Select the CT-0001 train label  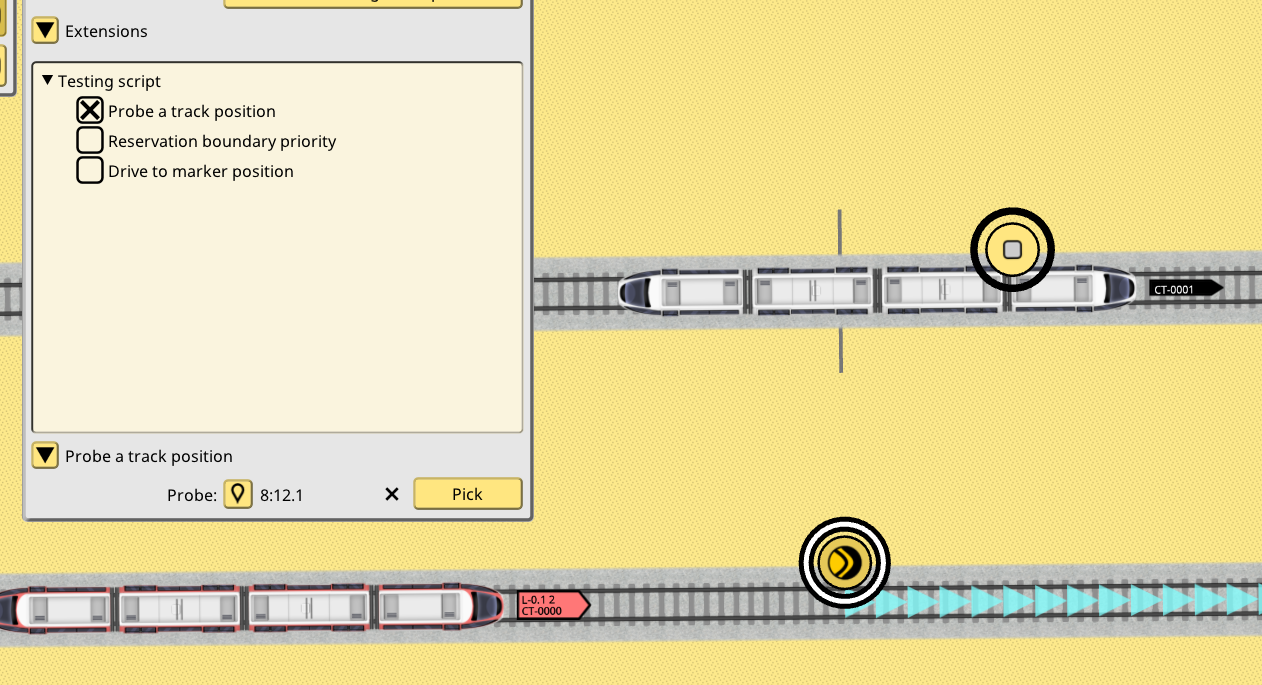(1185, 289)
